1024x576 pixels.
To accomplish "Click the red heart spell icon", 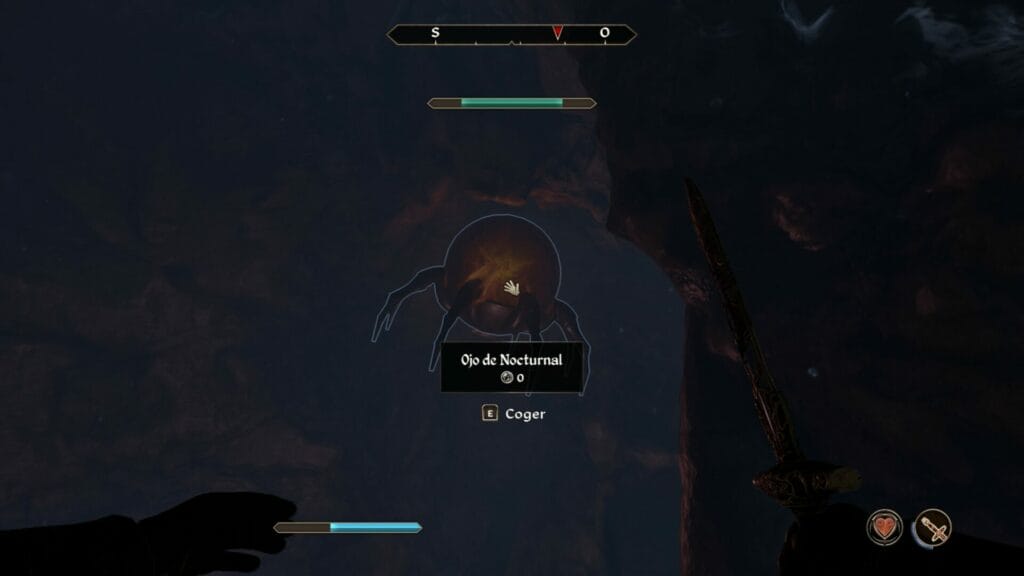I will point(884,527).
